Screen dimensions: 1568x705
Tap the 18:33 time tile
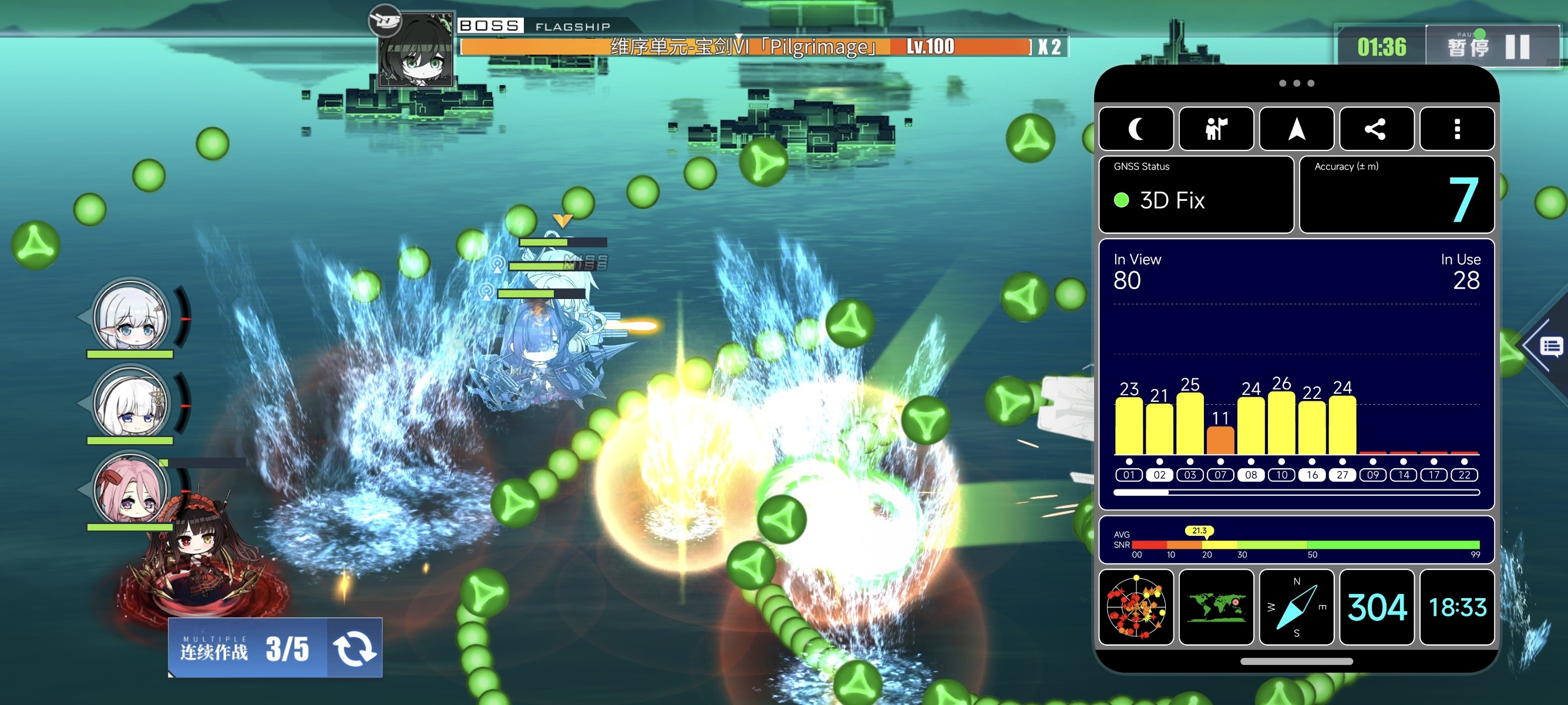1456,607
